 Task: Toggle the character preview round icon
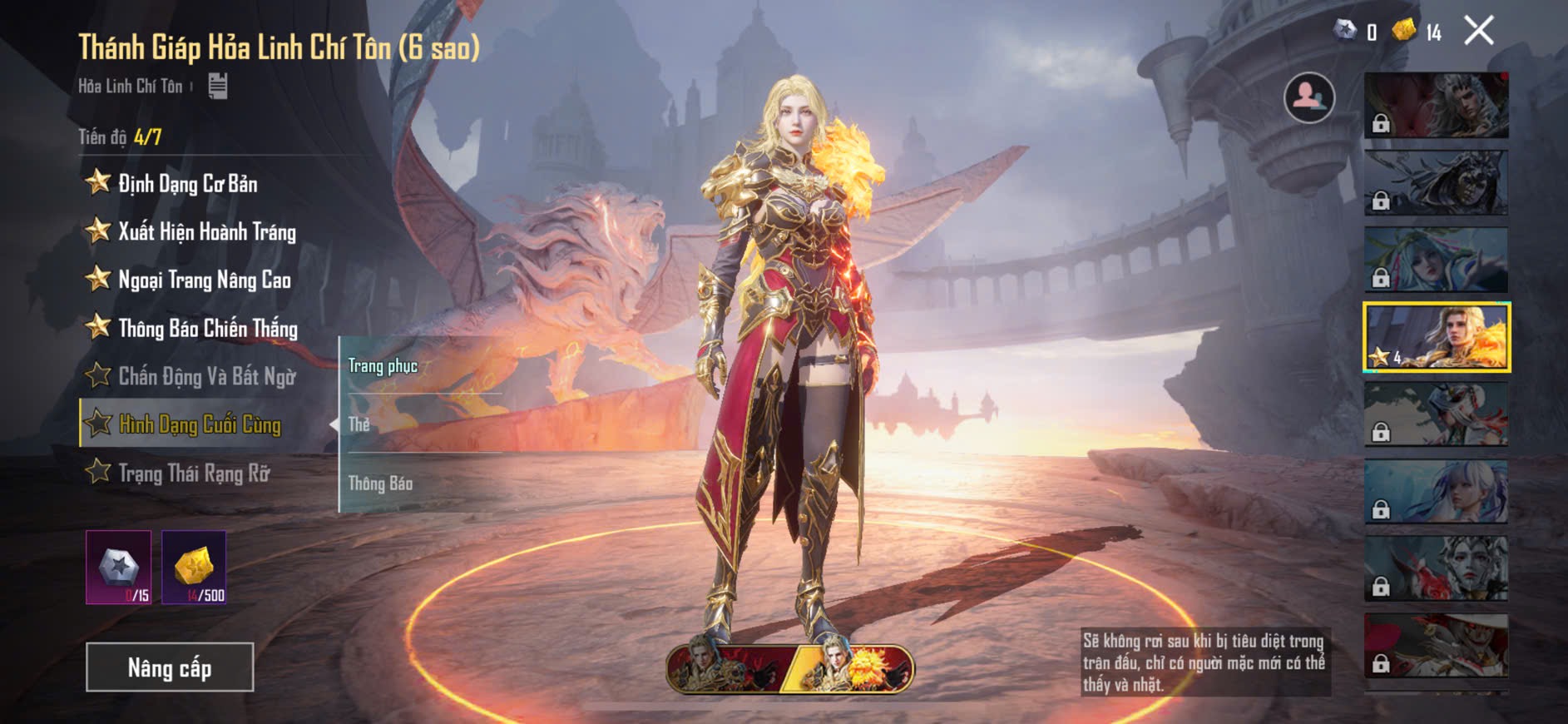click(1309, 97)
